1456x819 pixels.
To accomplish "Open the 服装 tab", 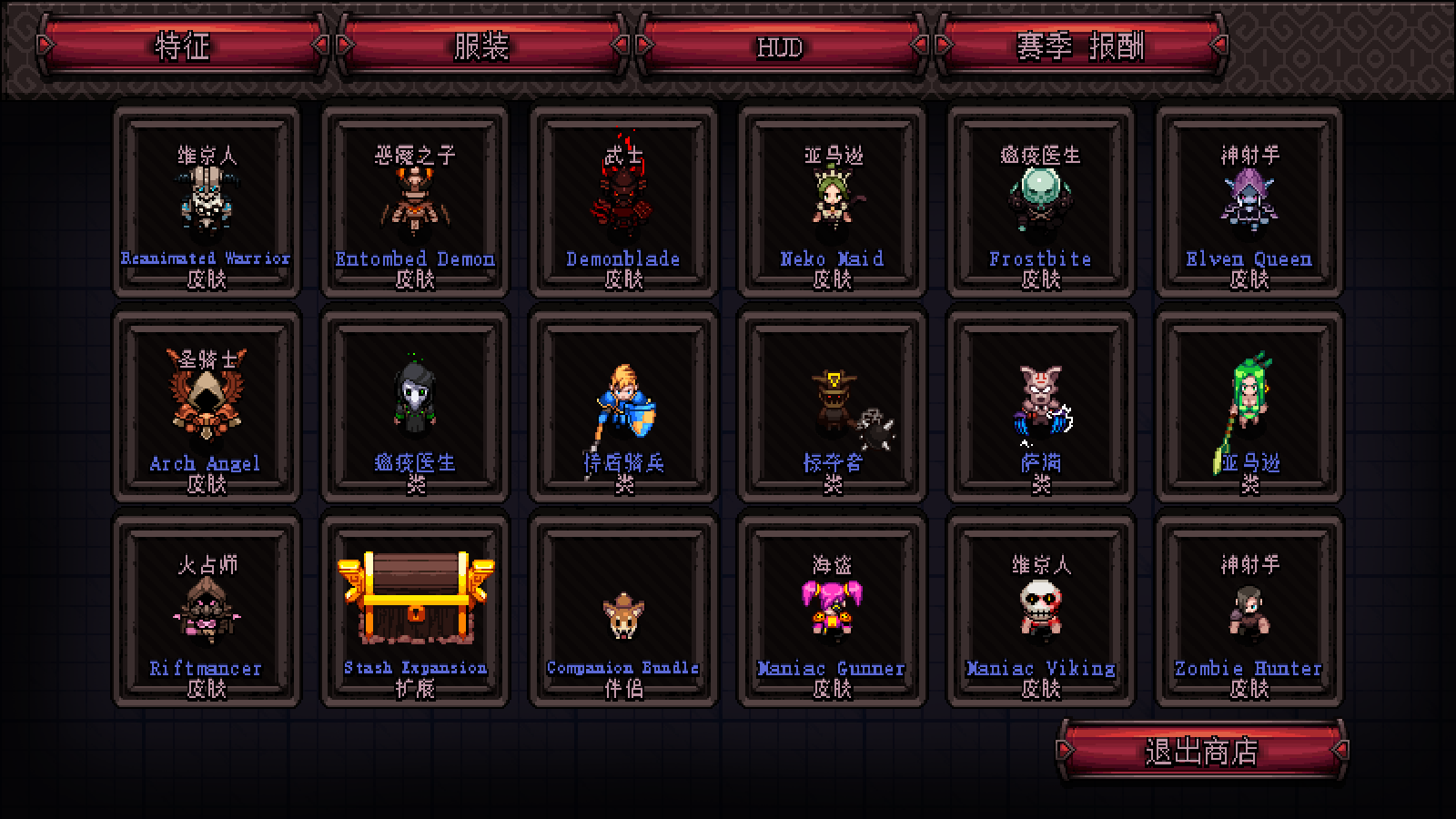I will click(481, 45).
